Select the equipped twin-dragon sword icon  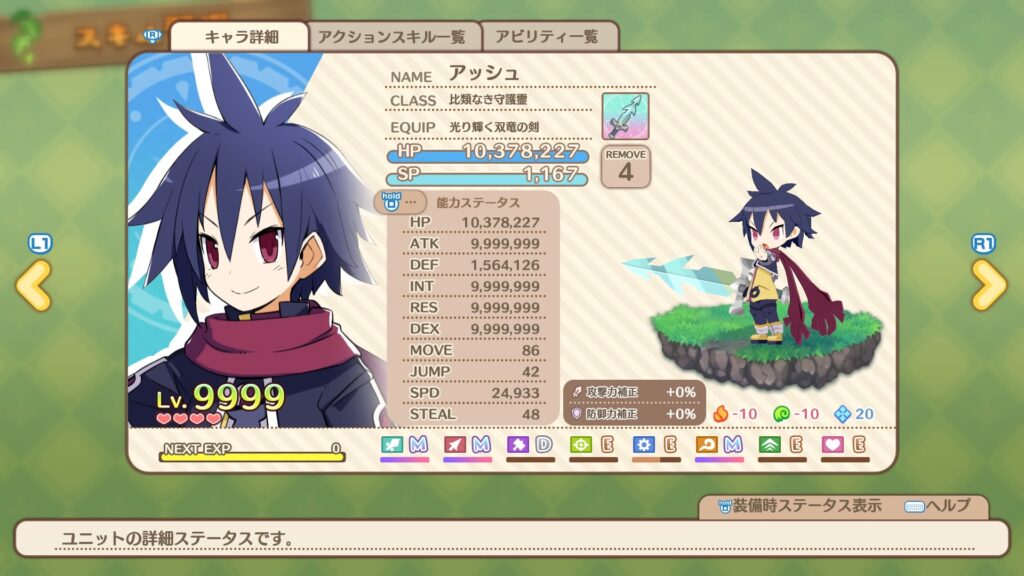pos(625,116)
